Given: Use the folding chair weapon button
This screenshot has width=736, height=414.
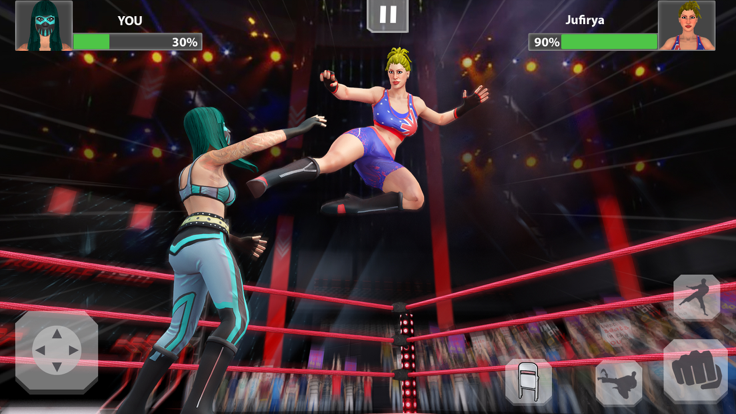Looking at the screenshot, I should pos(527,381).
